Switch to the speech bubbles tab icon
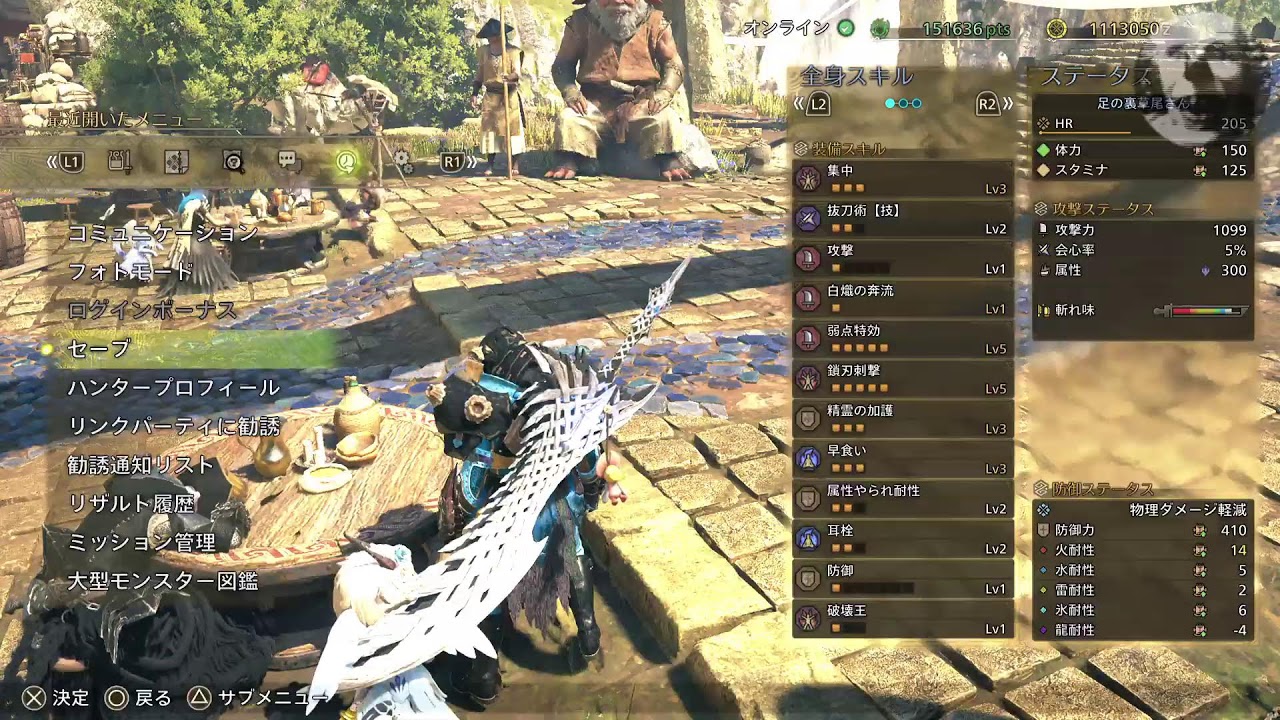Screen dimensions: 1280x720 click(289, 161)
